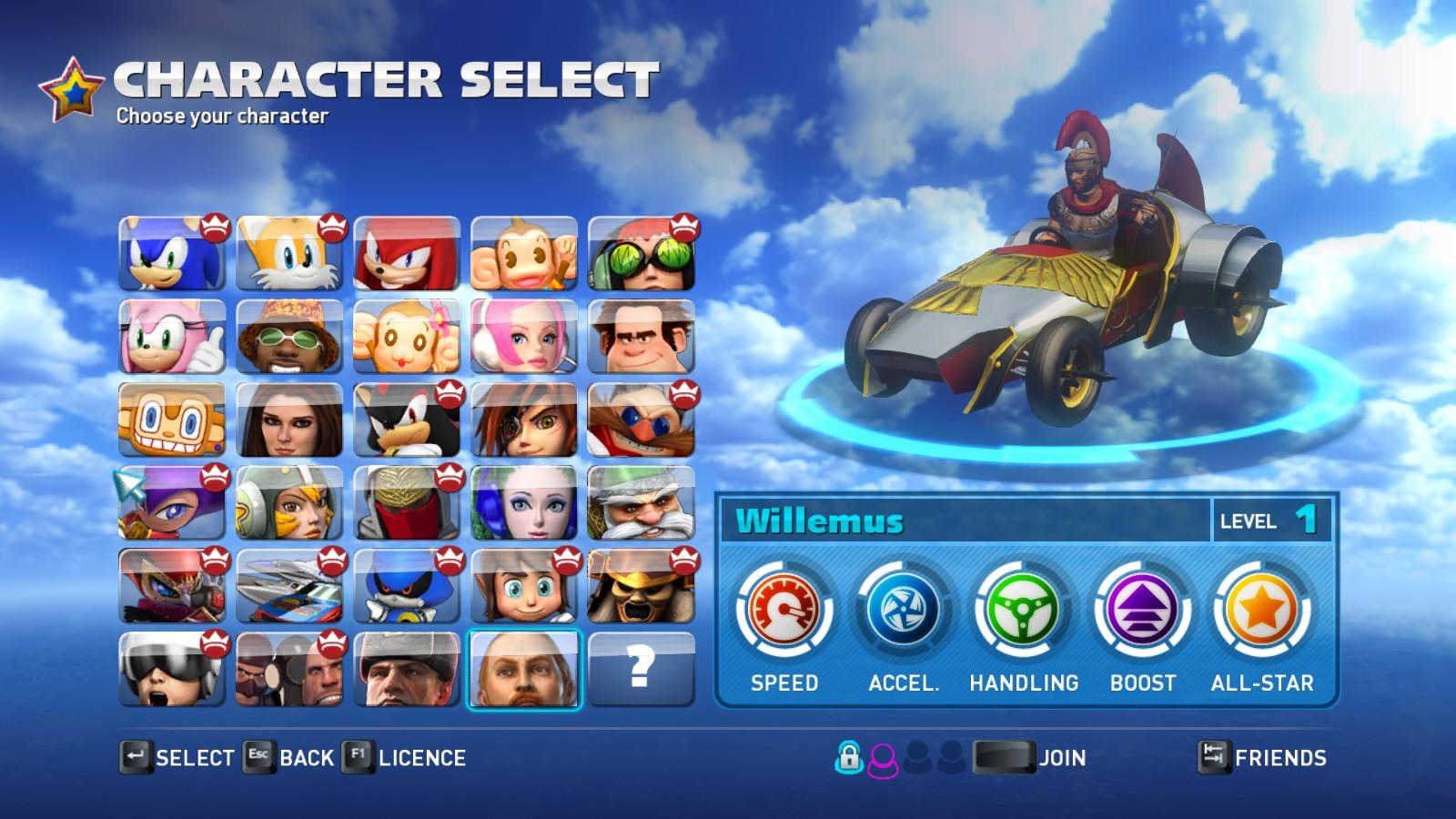Image resolution: width=1456 pixels, height=819 pixels.
Task: Select the white-bearded dwarf character
Action: tap(642, 503)
